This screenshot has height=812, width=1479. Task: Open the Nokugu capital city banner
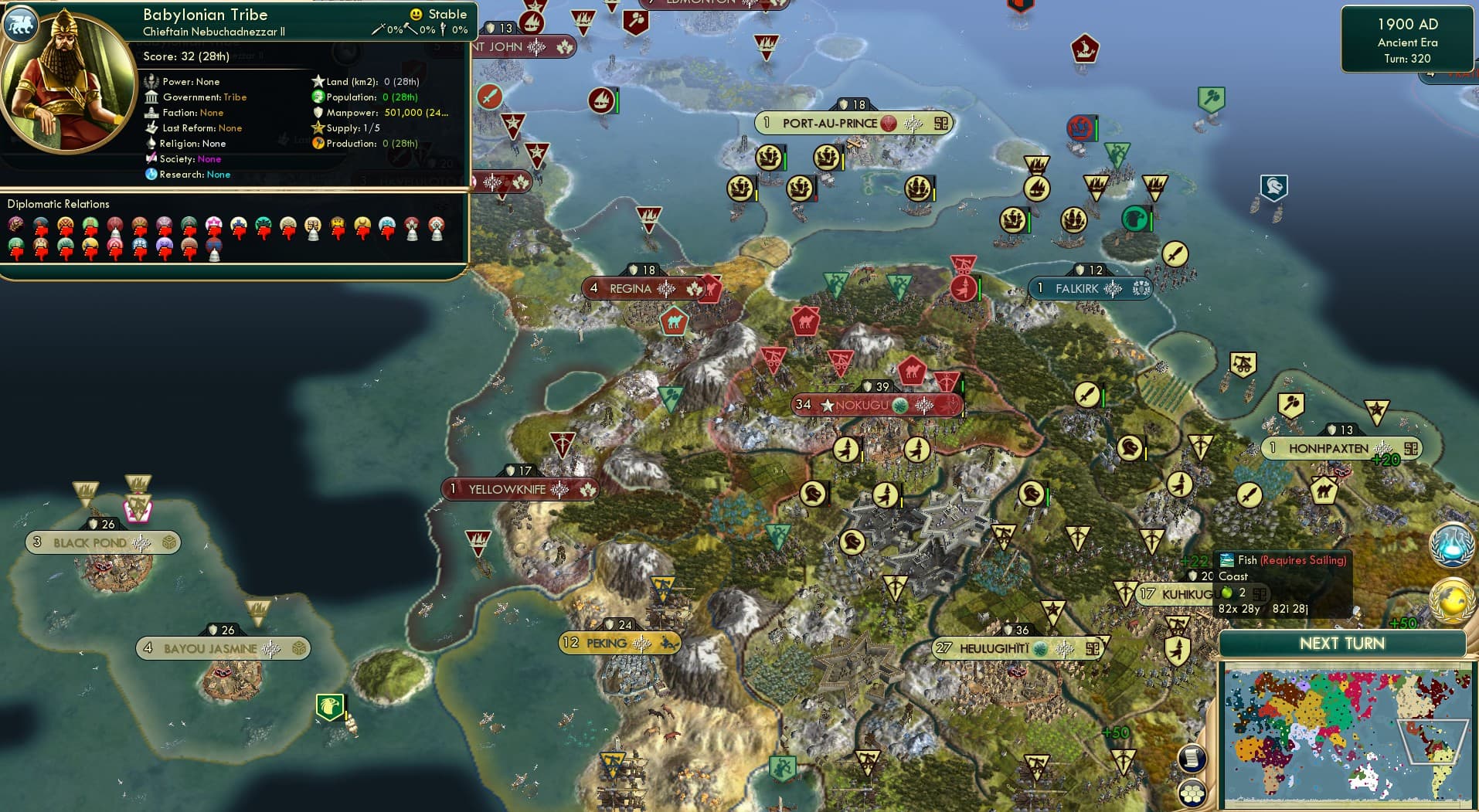point(875,403)
